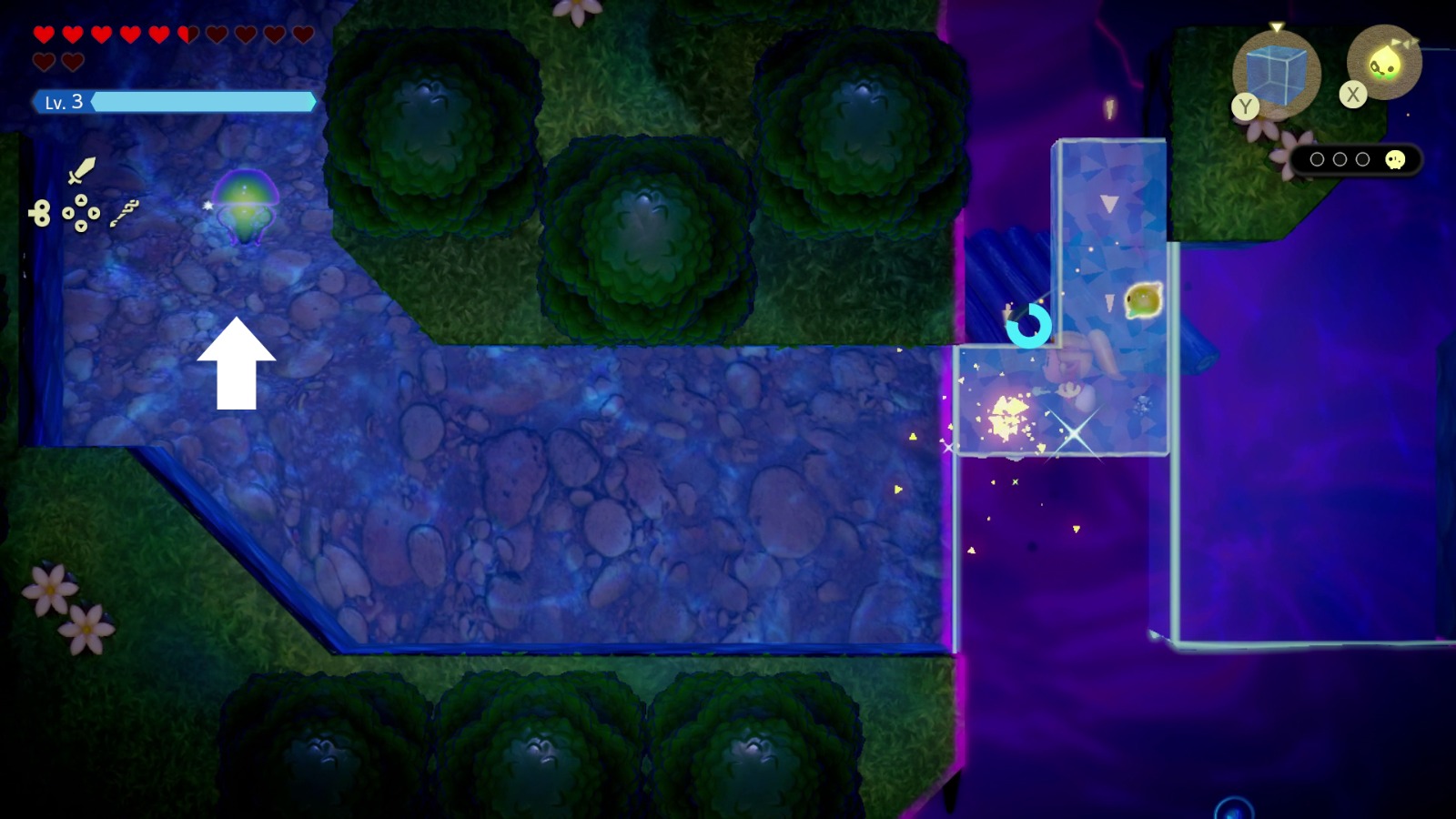1456x819 pixels.
Task: Click the up arrow of the D-pad icon
Action: 81,200
